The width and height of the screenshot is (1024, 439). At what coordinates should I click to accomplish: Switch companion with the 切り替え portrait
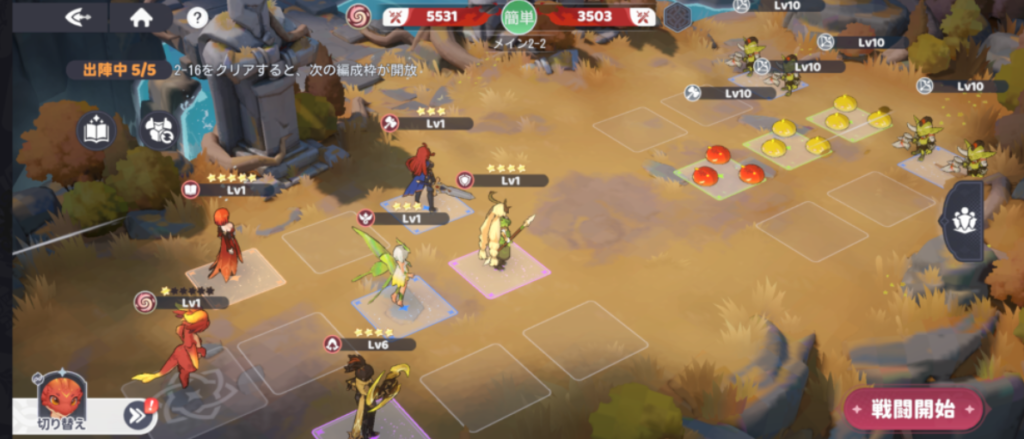pos(62,400)
